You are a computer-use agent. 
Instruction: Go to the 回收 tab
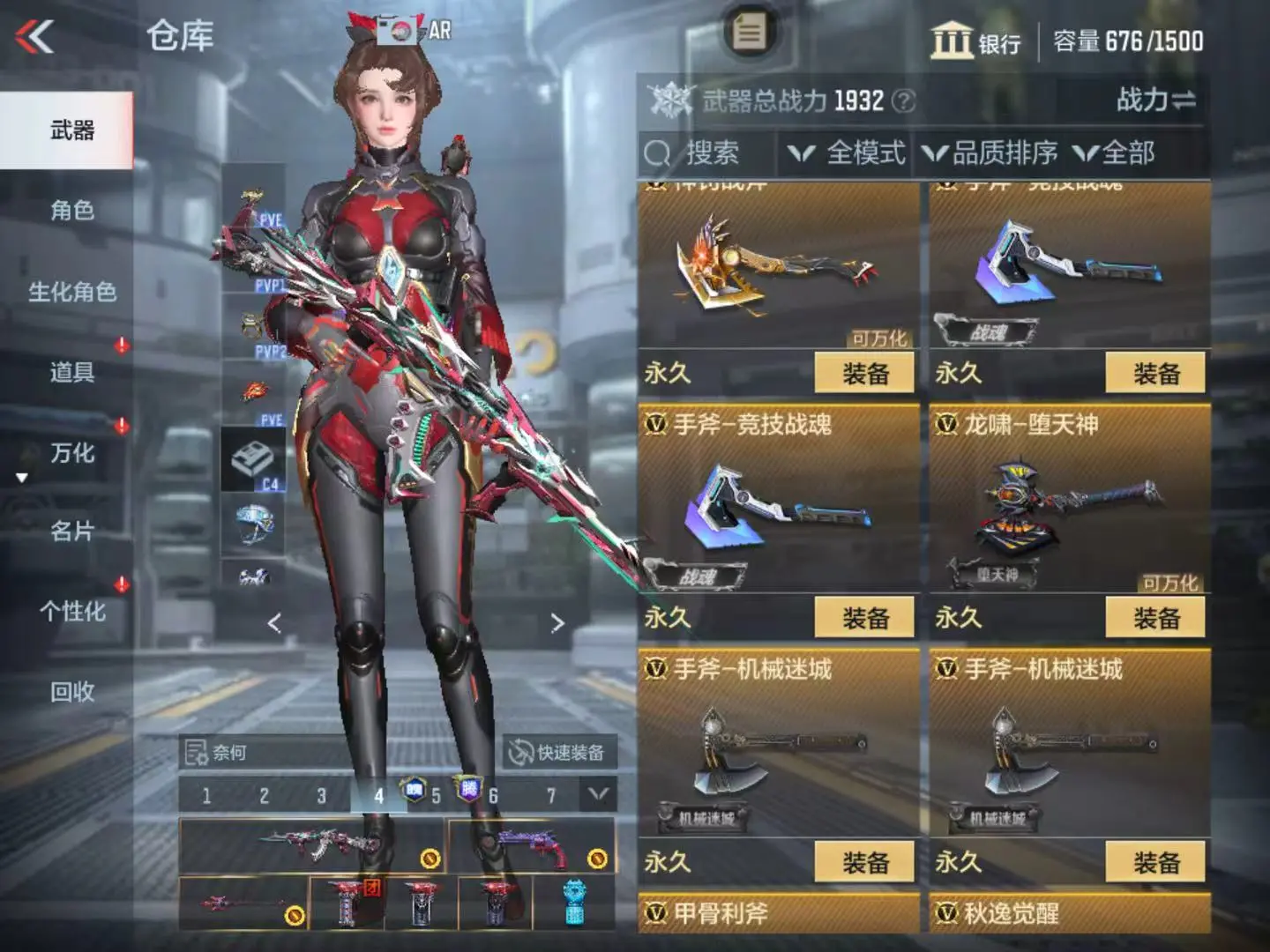[x=71, y=692]
